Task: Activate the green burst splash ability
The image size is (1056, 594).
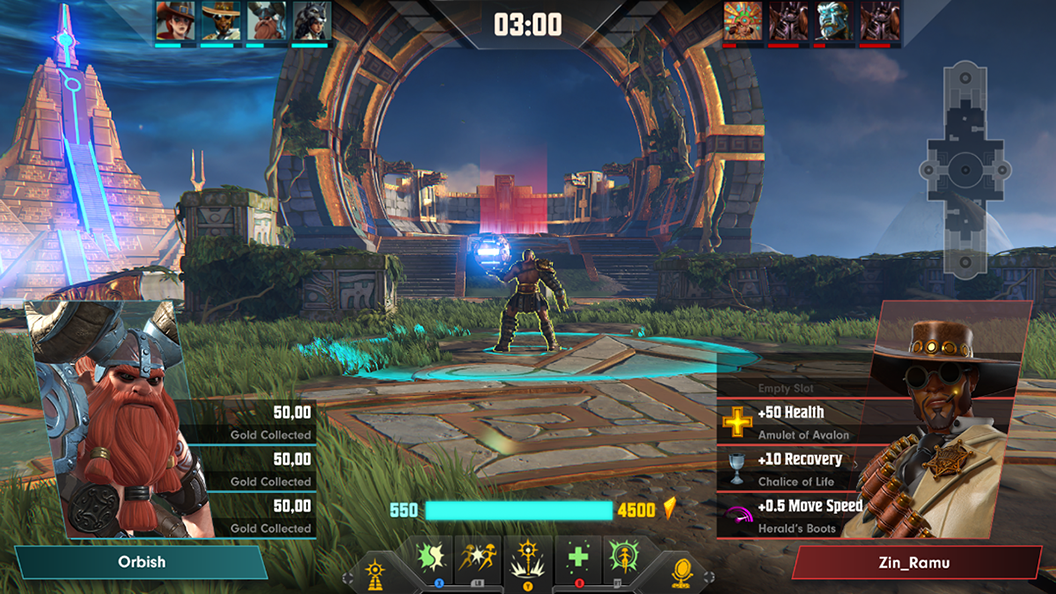Action: pos(434,556)
